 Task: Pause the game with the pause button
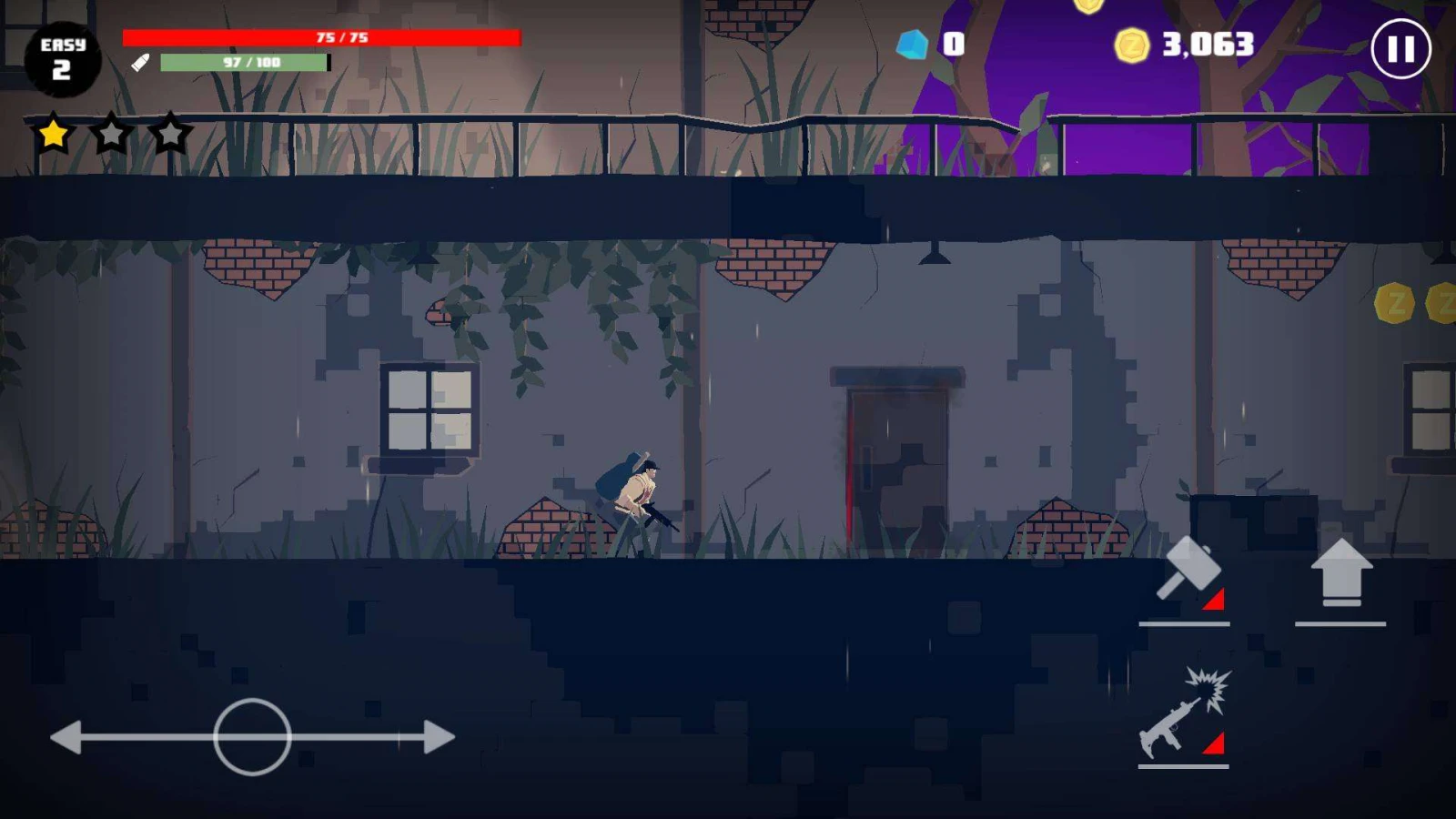click(x=1400, y=49)
